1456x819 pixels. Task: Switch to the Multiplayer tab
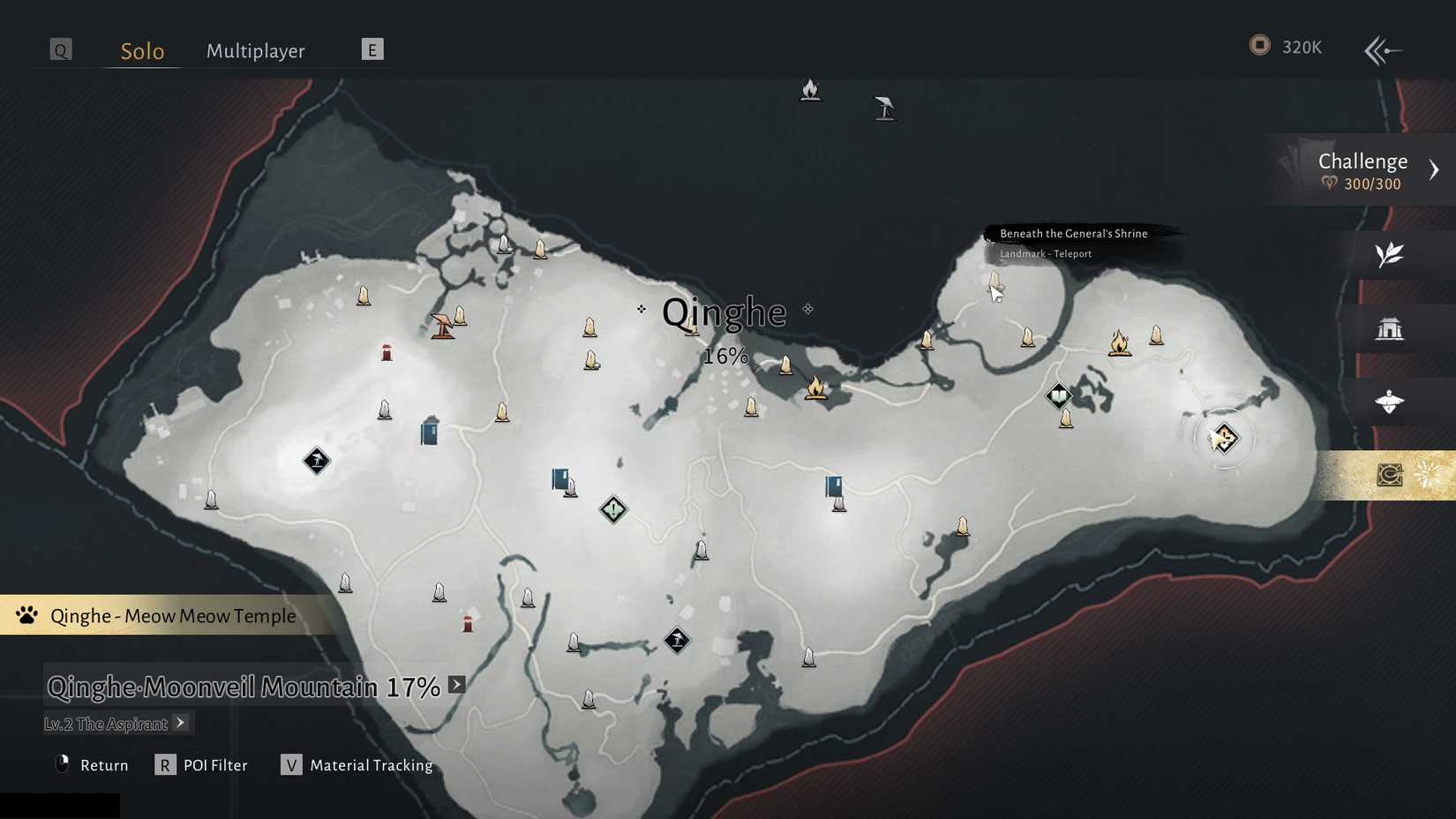255,51
